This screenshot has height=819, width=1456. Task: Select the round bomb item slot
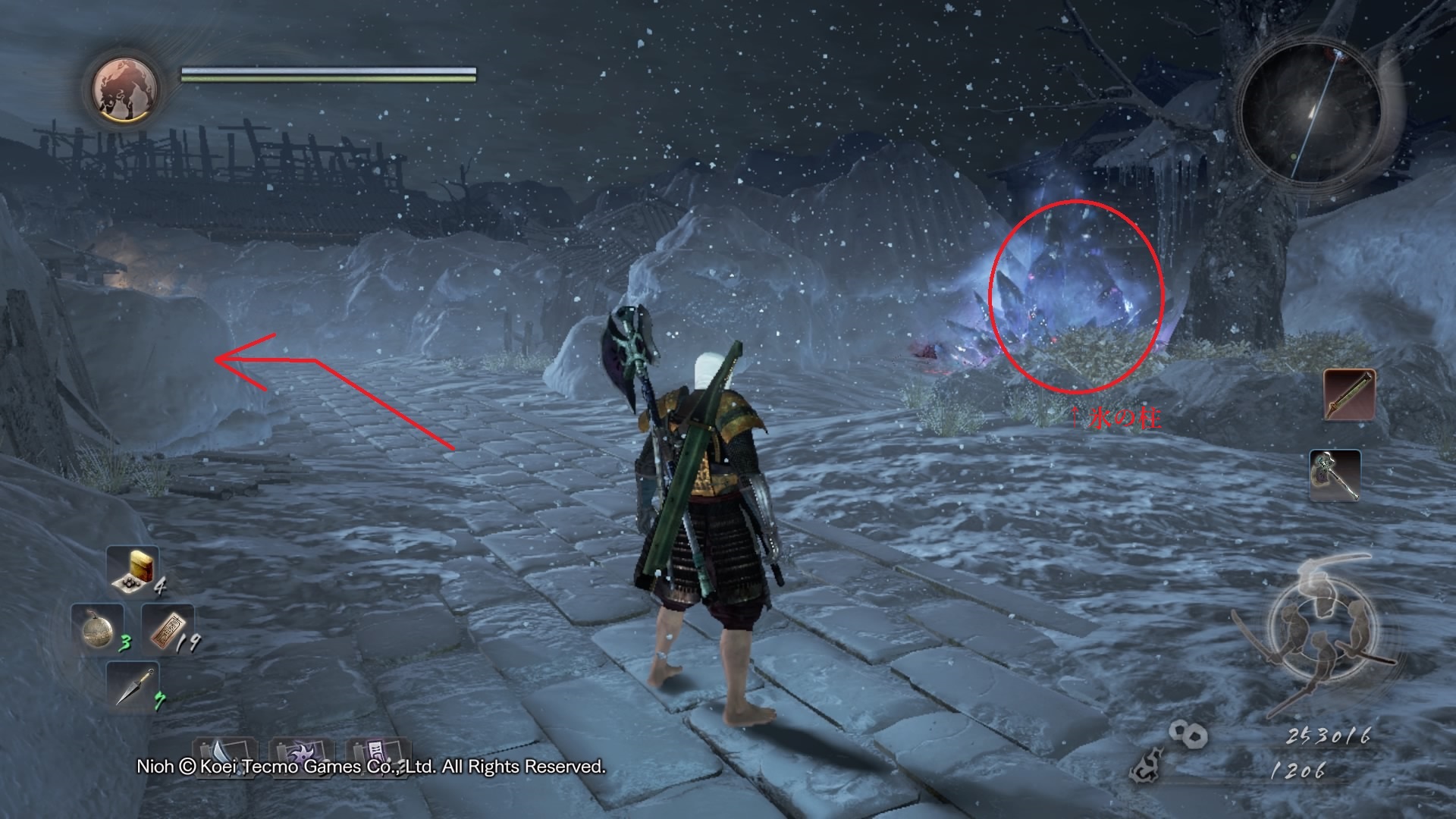[97, 626]
